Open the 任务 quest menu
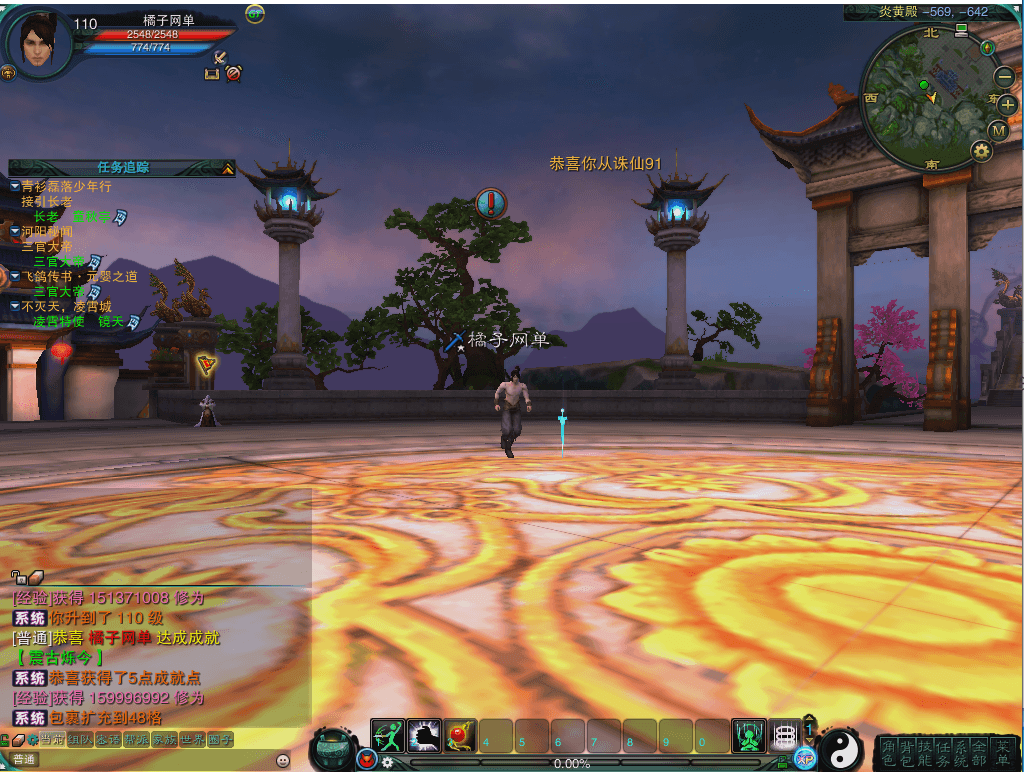Screen dimensions: 1024x772 coord(943,752)
